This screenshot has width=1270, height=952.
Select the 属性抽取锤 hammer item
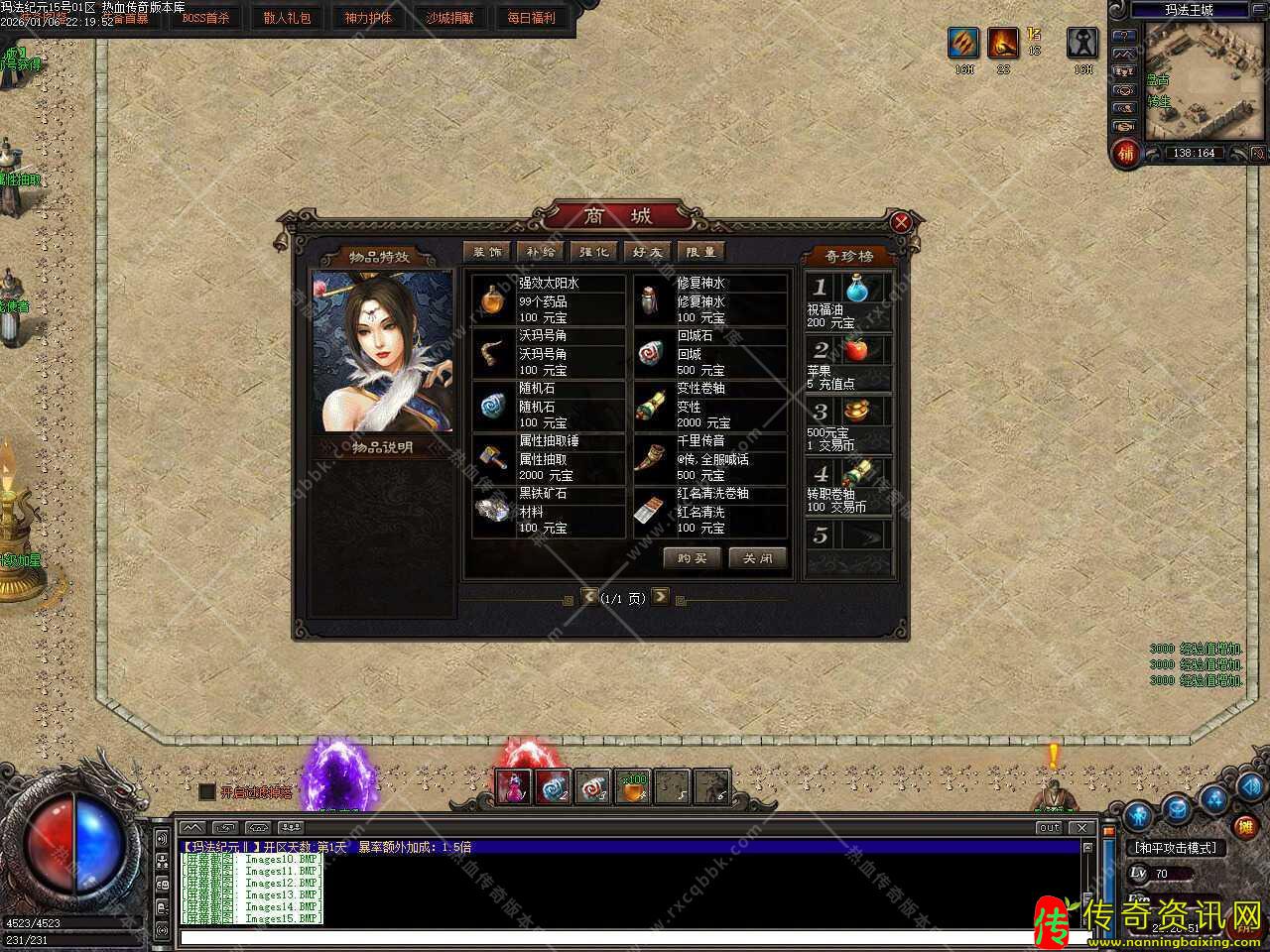click(x=549, y=457)
